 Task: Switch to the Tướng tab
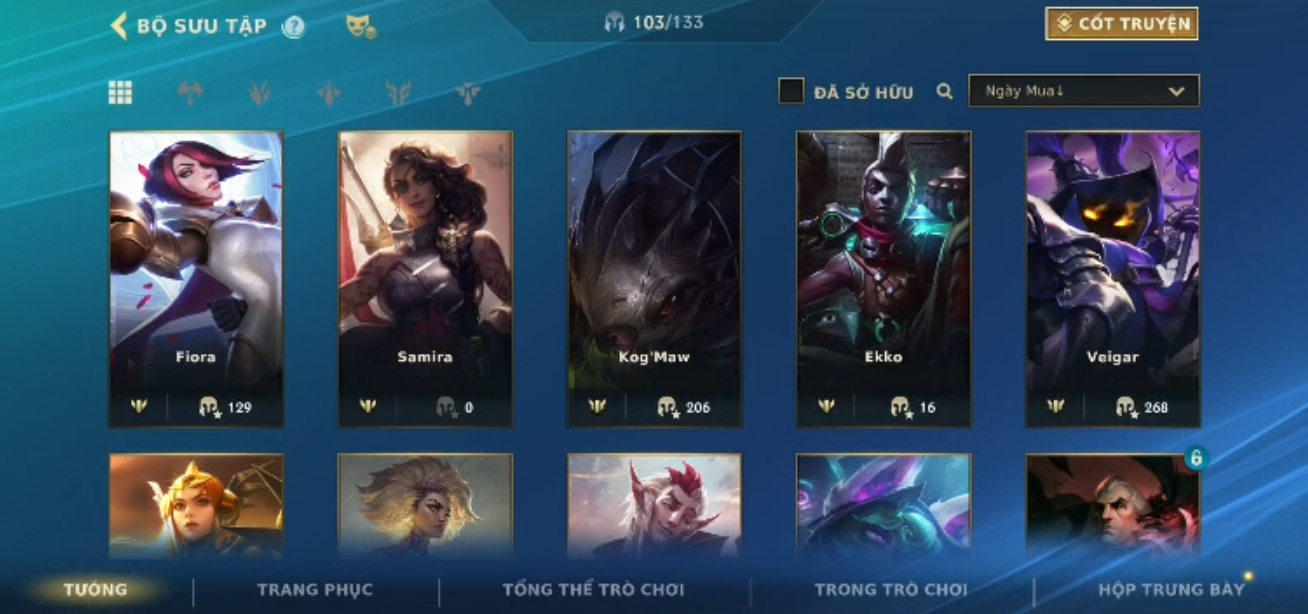coord(95,589)
